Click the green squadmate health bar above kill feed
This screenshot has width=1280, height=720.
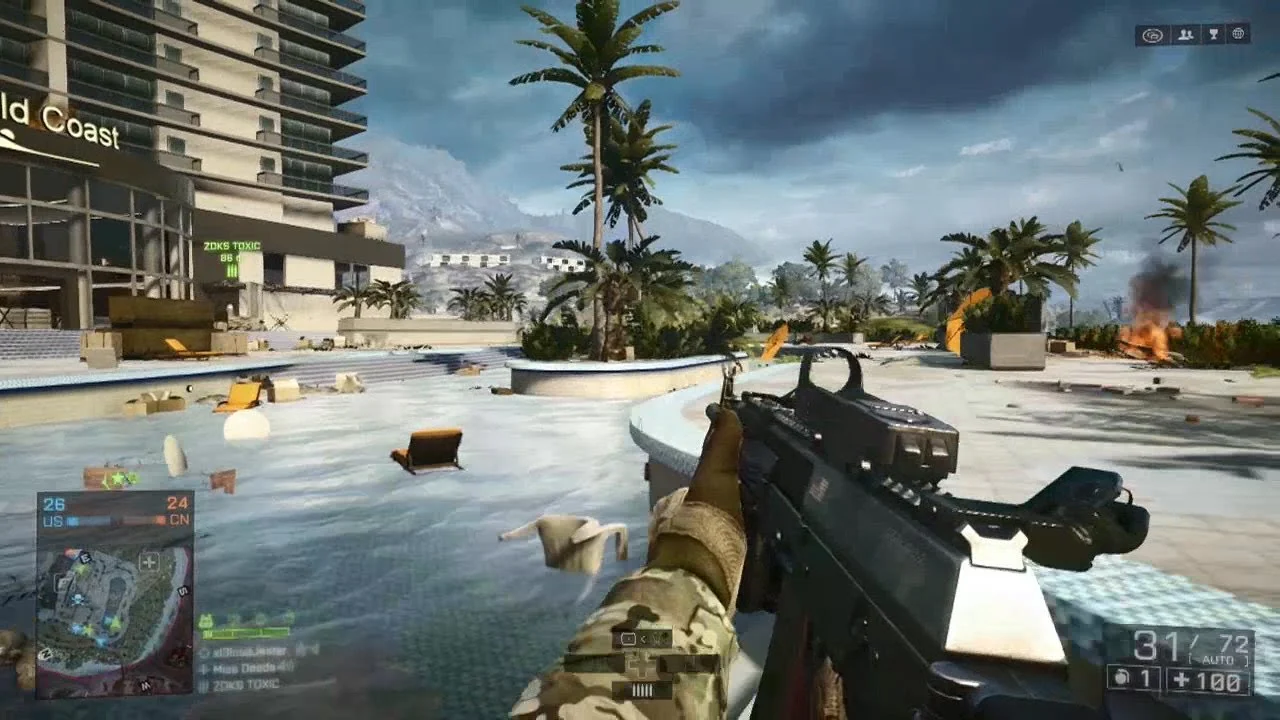(244, 633)
